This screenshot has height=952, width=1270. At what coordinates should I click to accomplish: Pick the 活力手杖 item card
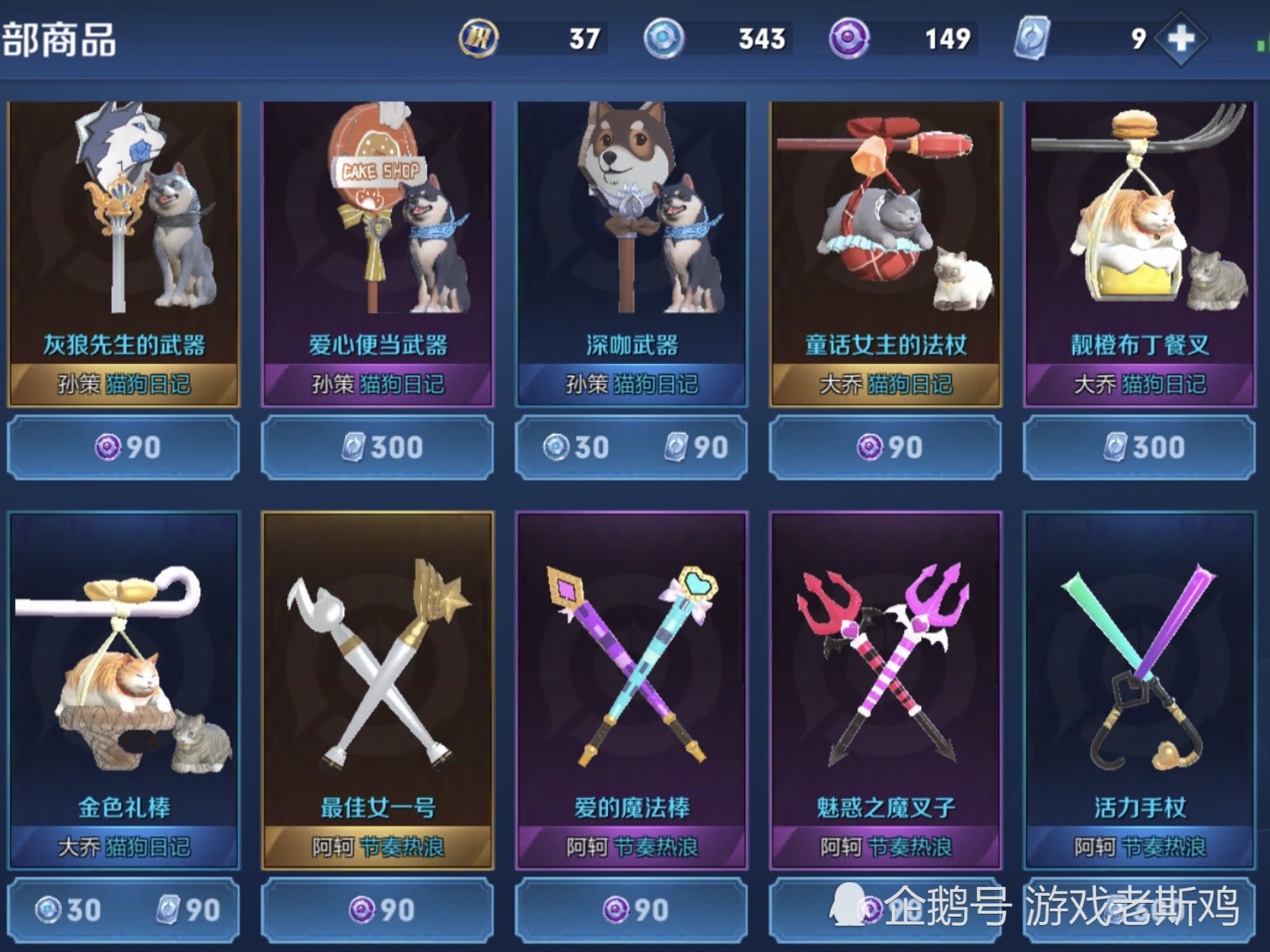pos(1140,690)
